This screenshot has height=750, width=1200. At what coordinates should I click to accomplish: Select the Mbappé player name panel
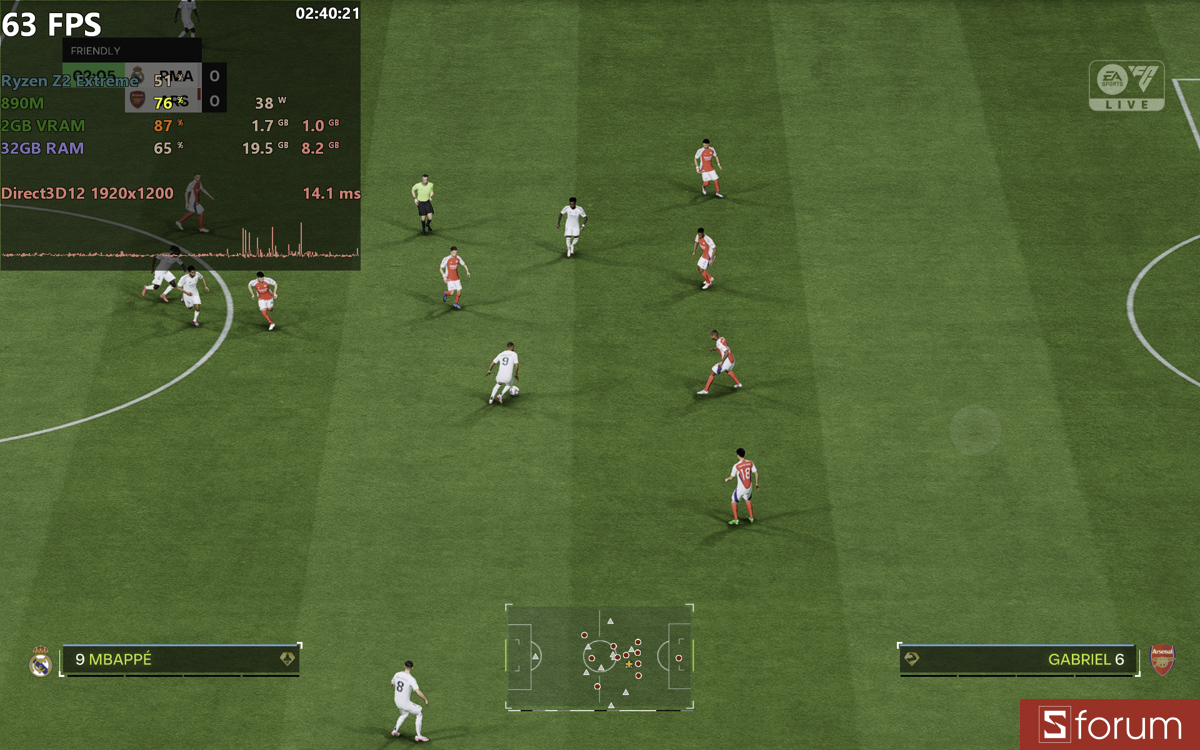pos(181,660)
